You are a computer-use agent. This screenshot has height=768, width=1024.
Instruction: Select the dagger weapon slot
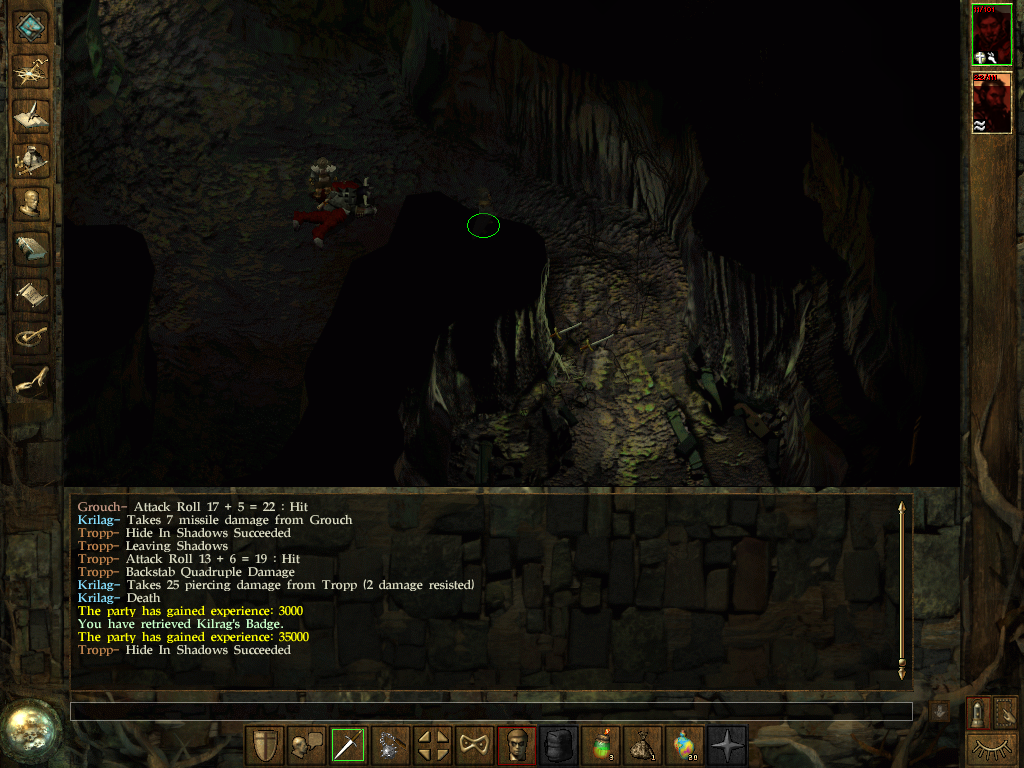[348, 745]
